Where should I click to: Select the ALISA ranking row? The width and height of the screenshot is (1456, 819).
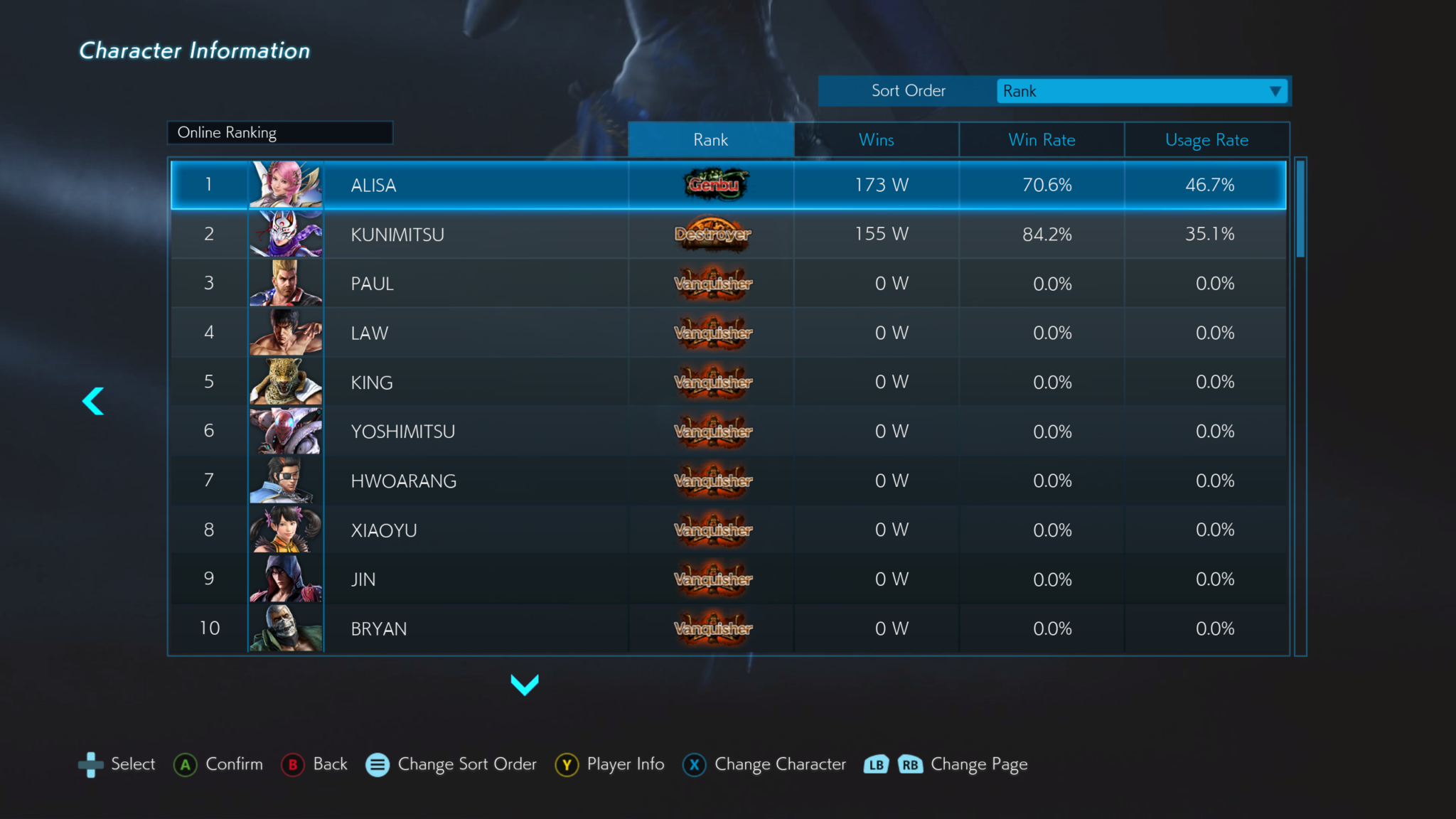(x=728, y=185)
